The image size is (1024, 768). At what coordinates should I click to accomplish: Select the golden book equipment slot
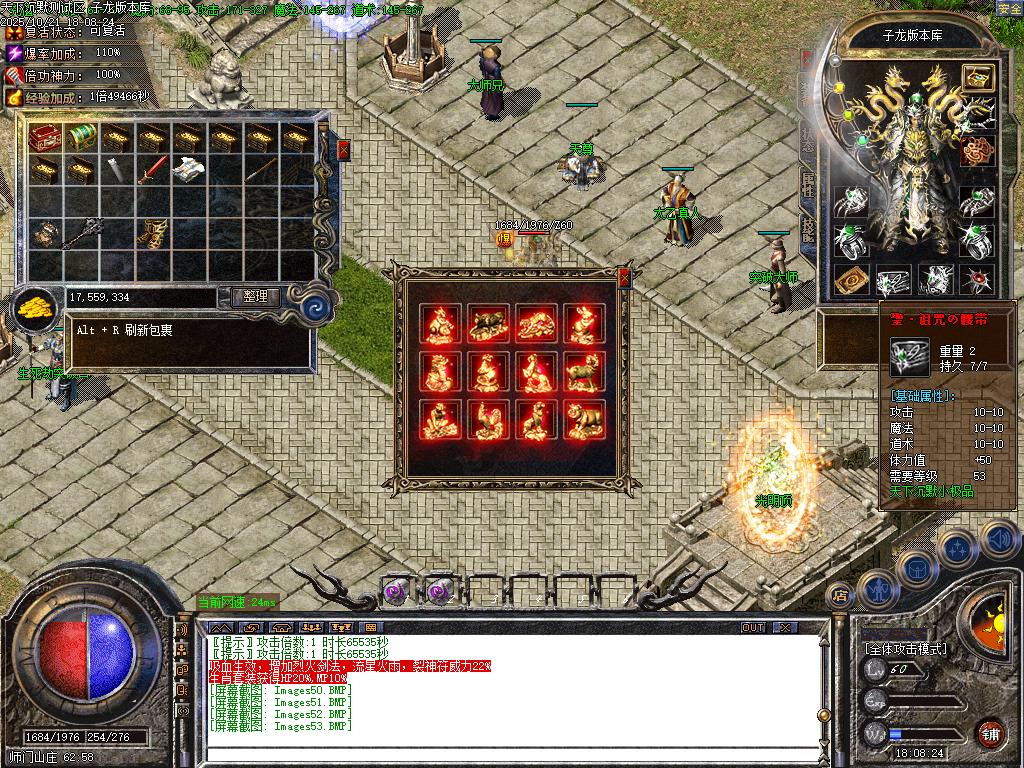coord(849,279)
